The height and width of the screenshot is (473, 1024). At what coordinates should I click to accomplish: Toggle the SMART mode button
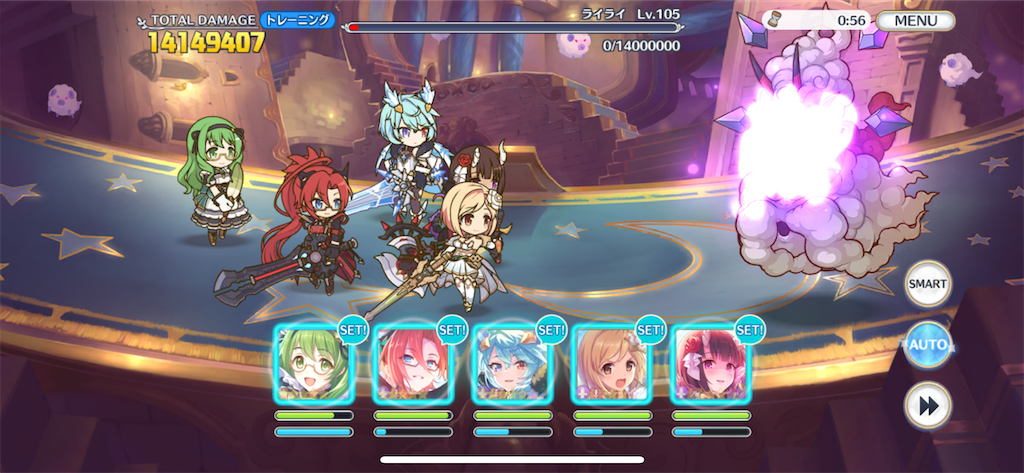click(927, 284)
